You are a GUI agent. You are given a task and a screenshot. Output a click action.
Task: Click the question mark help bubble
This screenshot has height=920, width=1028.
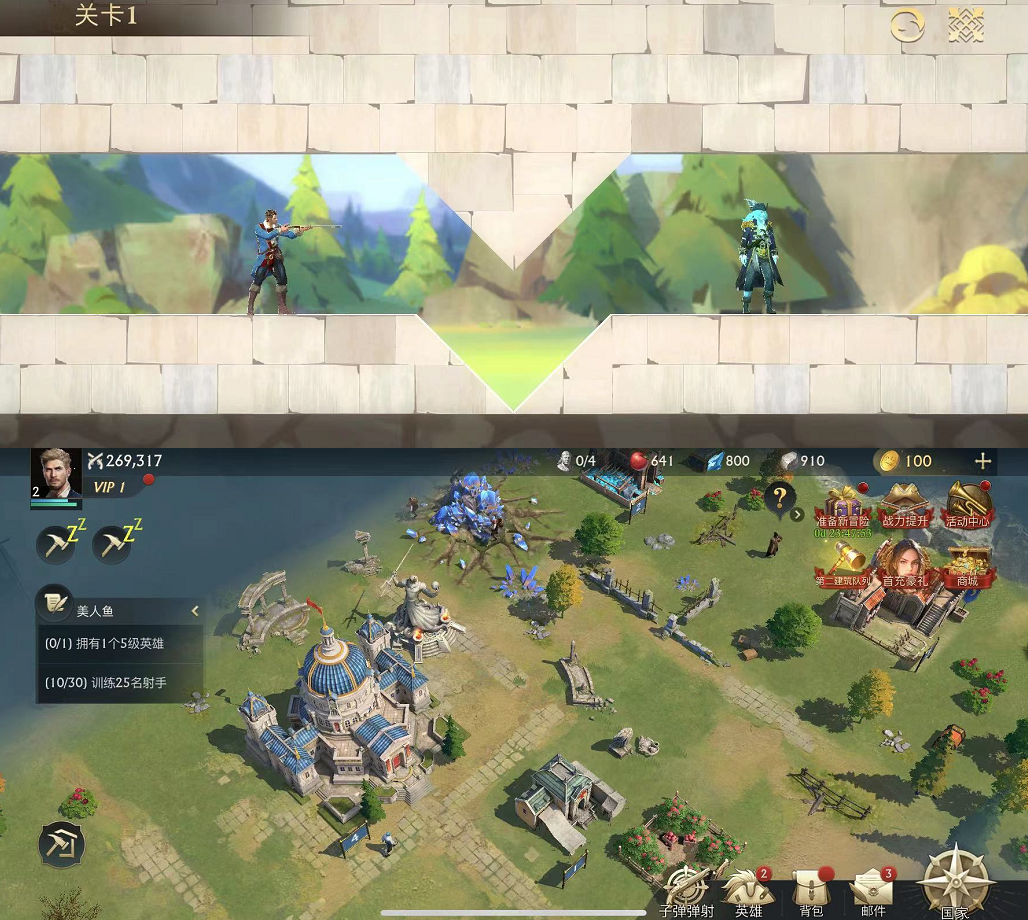pyautogui.click(x=779, y=496)
